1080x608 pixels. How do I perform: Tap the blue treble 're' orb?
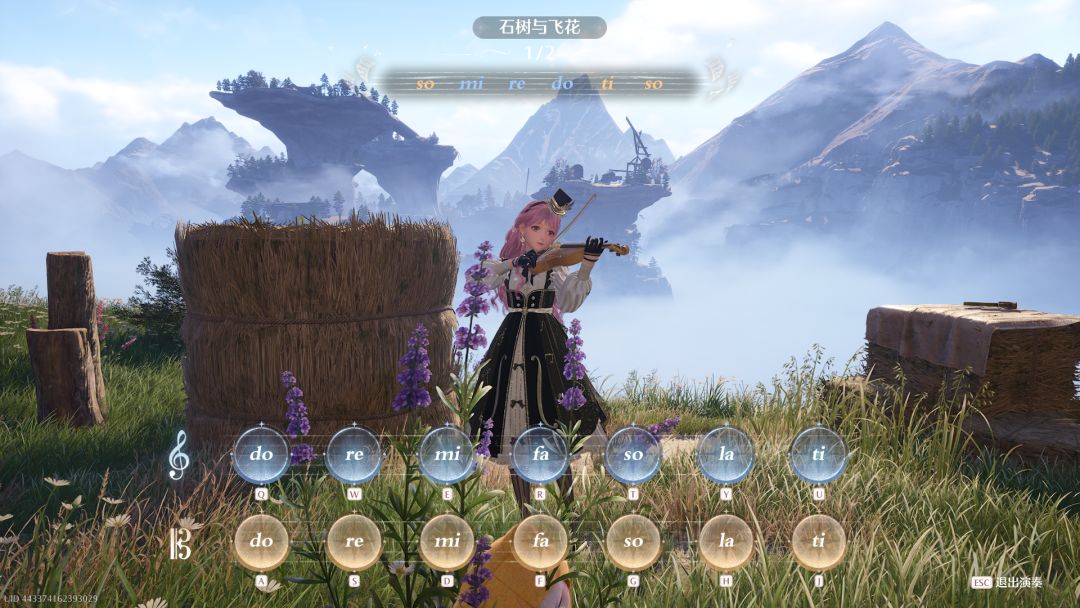(x=354, y=454)
